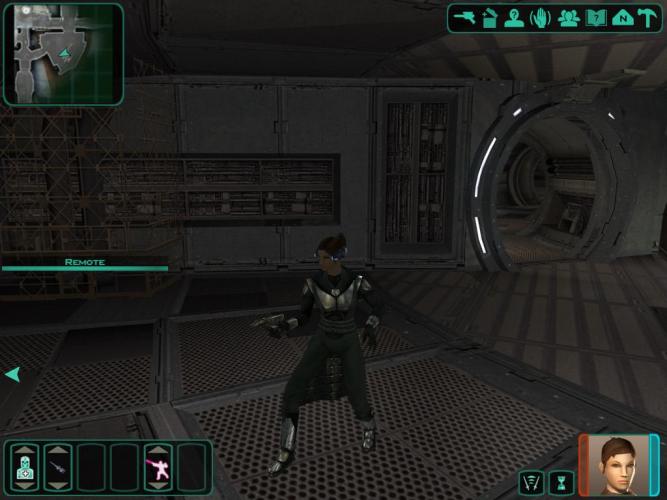
Task: Open the character sheet silhouette icon
Action: point(514,17)
